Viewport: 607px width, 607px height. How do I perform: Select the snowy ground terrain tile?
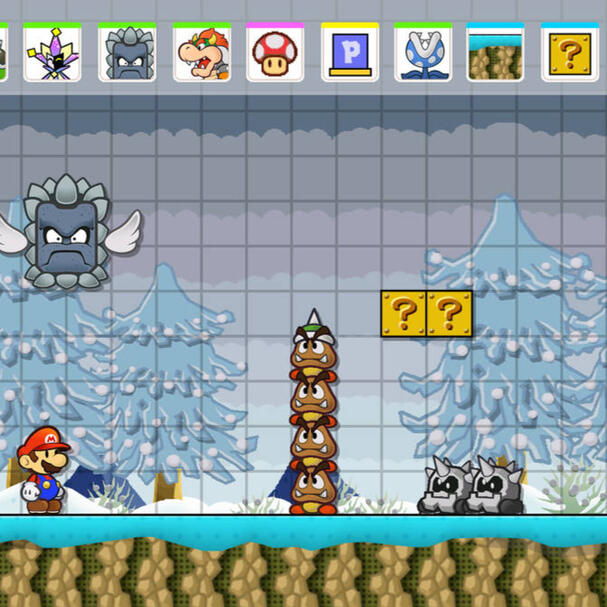(x=496, y=53)
